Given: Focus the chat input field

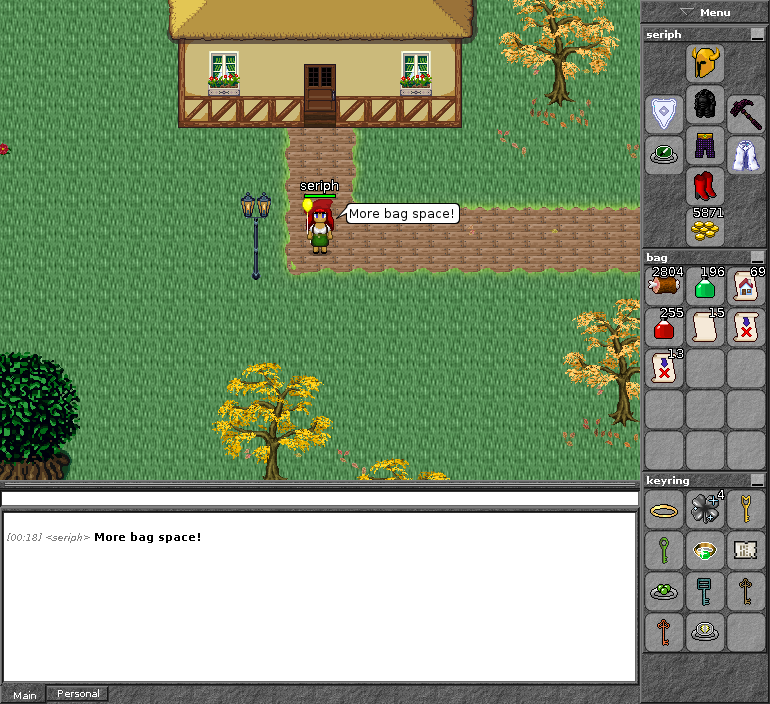Looking at the screenshot, I should [320, 498].
